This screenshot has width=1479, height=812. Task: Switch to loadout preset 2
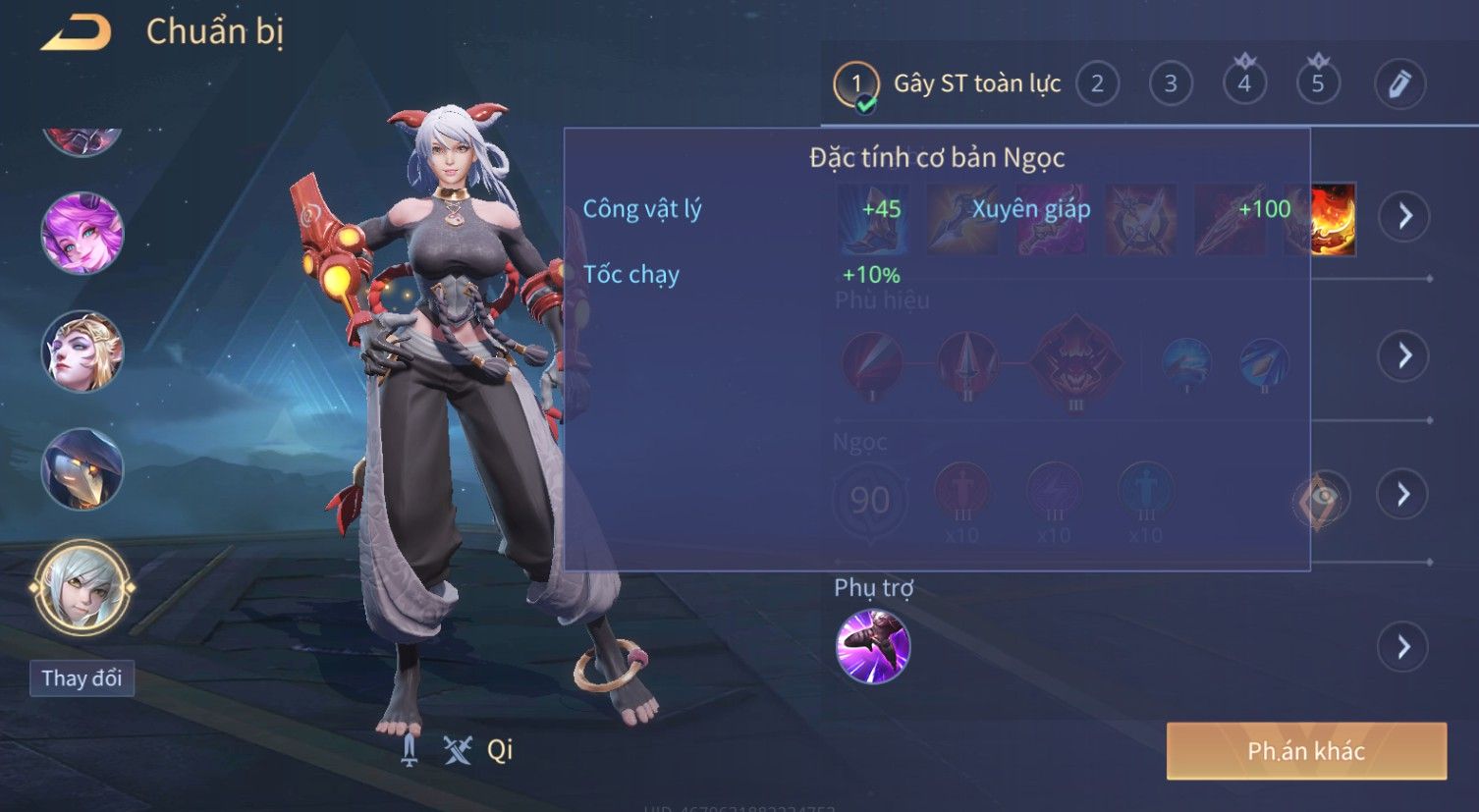[1097, 84]
